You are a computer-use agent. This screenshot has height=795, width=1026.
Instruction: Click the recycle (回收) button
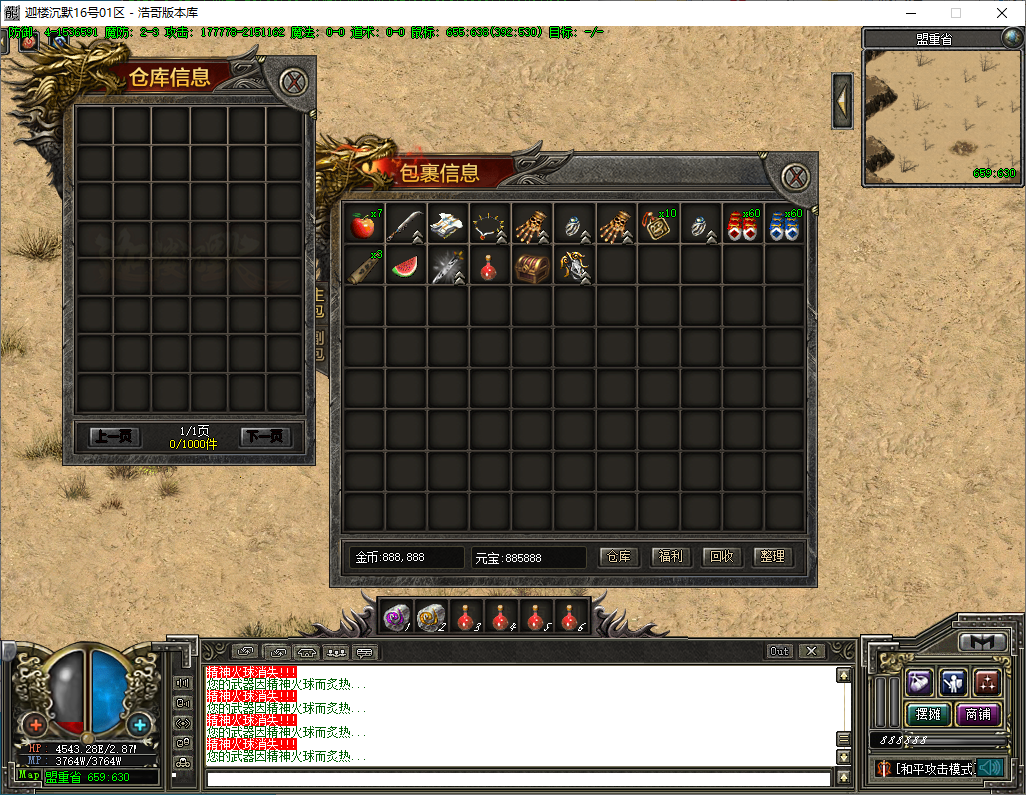coord(722,557)
